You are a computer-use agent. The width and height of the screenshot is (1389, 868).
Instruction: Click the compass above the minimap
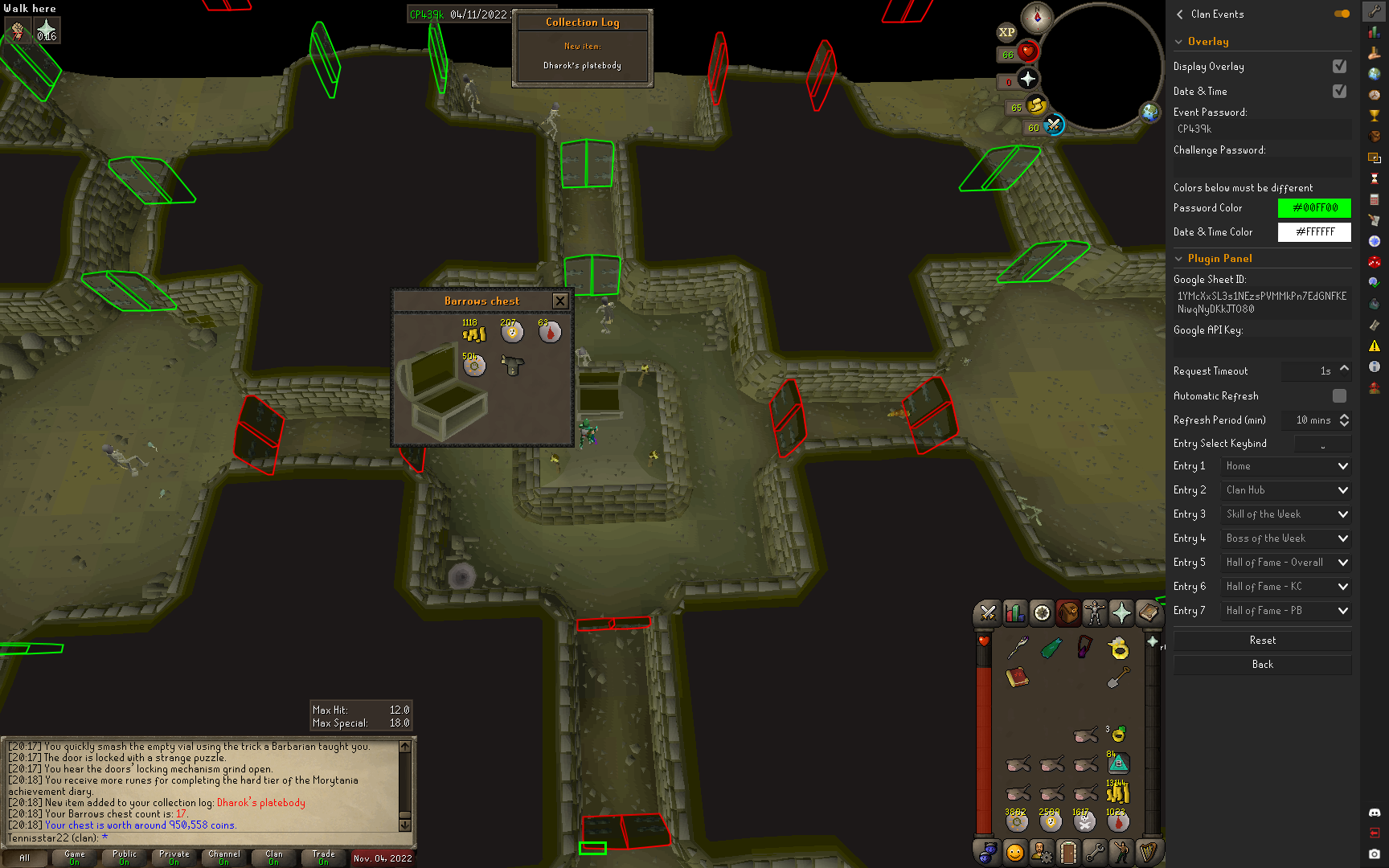[1037, 17]
